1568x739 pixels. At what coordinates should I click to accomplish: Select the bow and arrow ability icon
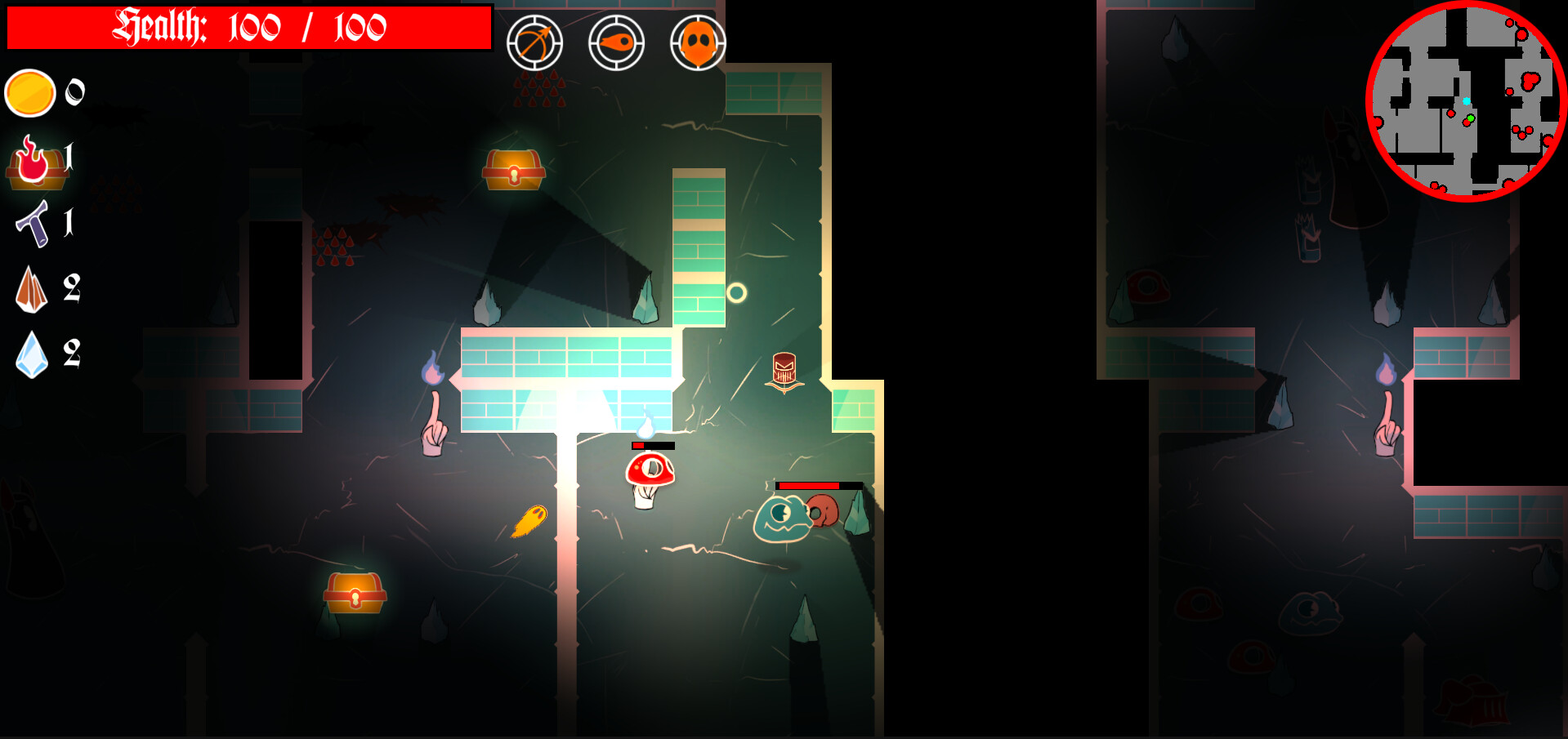click(x=534, y=44)
